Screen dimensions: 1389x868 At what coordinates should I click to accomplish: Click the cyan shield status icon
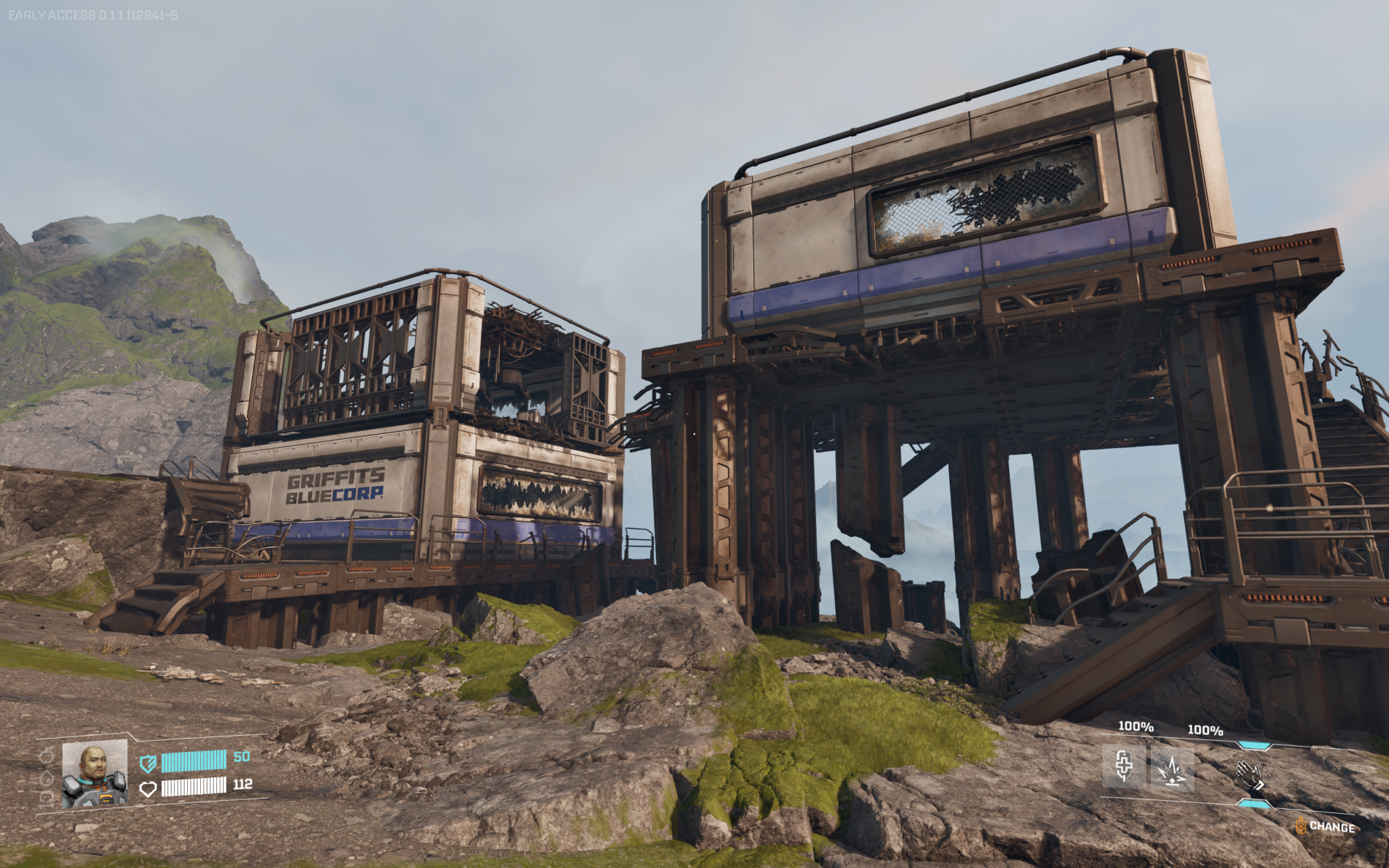(149, 763)
